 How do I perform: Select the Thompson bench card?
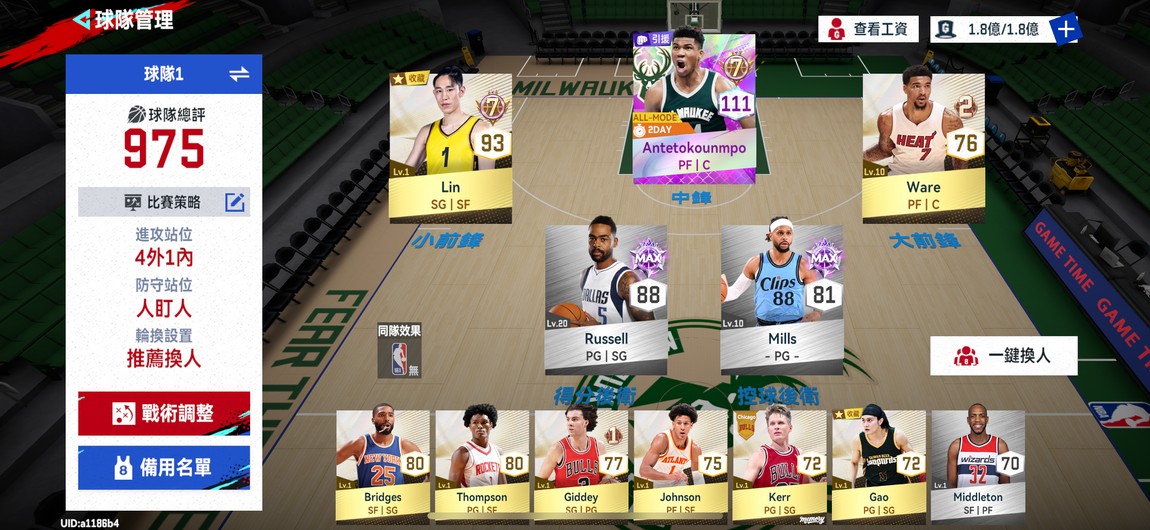click(482, 464)
